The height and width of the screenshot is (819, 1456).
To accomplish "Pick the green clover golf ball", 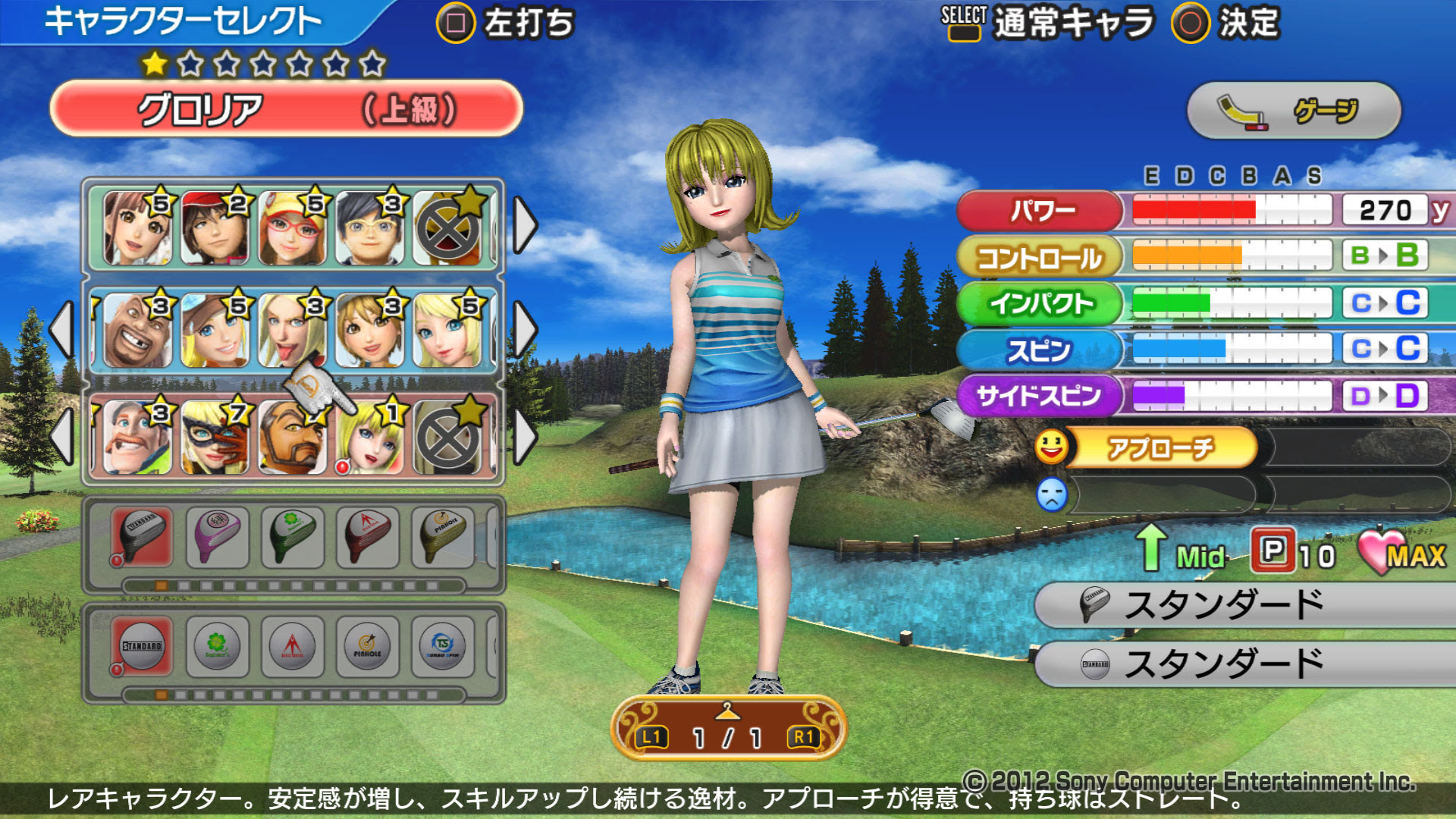I will click(218, 646).
